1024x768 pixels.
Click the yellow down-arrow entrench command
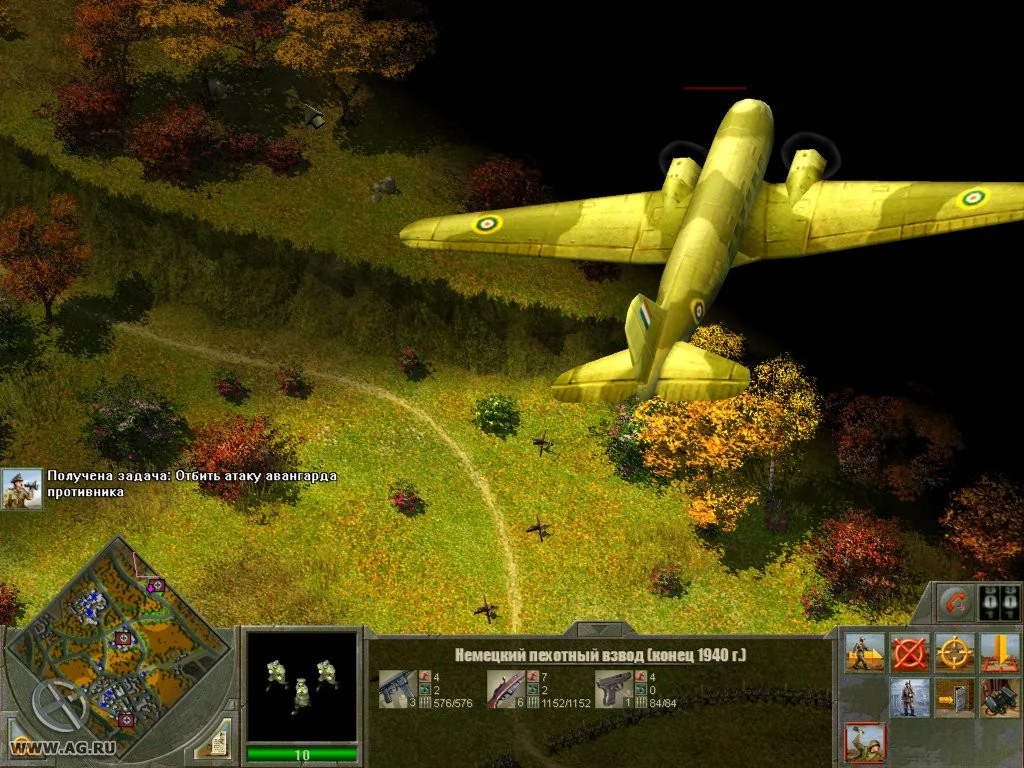(999, 652)
